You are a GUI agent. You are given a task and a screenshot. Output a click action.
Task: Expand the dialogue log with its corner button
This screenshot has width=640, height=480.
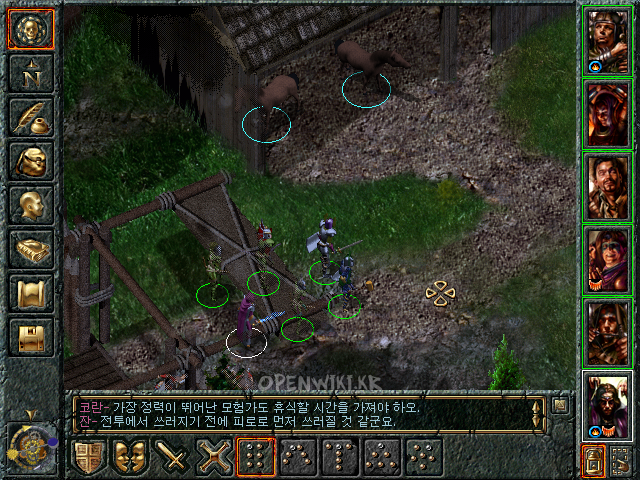tap(561, 406)
